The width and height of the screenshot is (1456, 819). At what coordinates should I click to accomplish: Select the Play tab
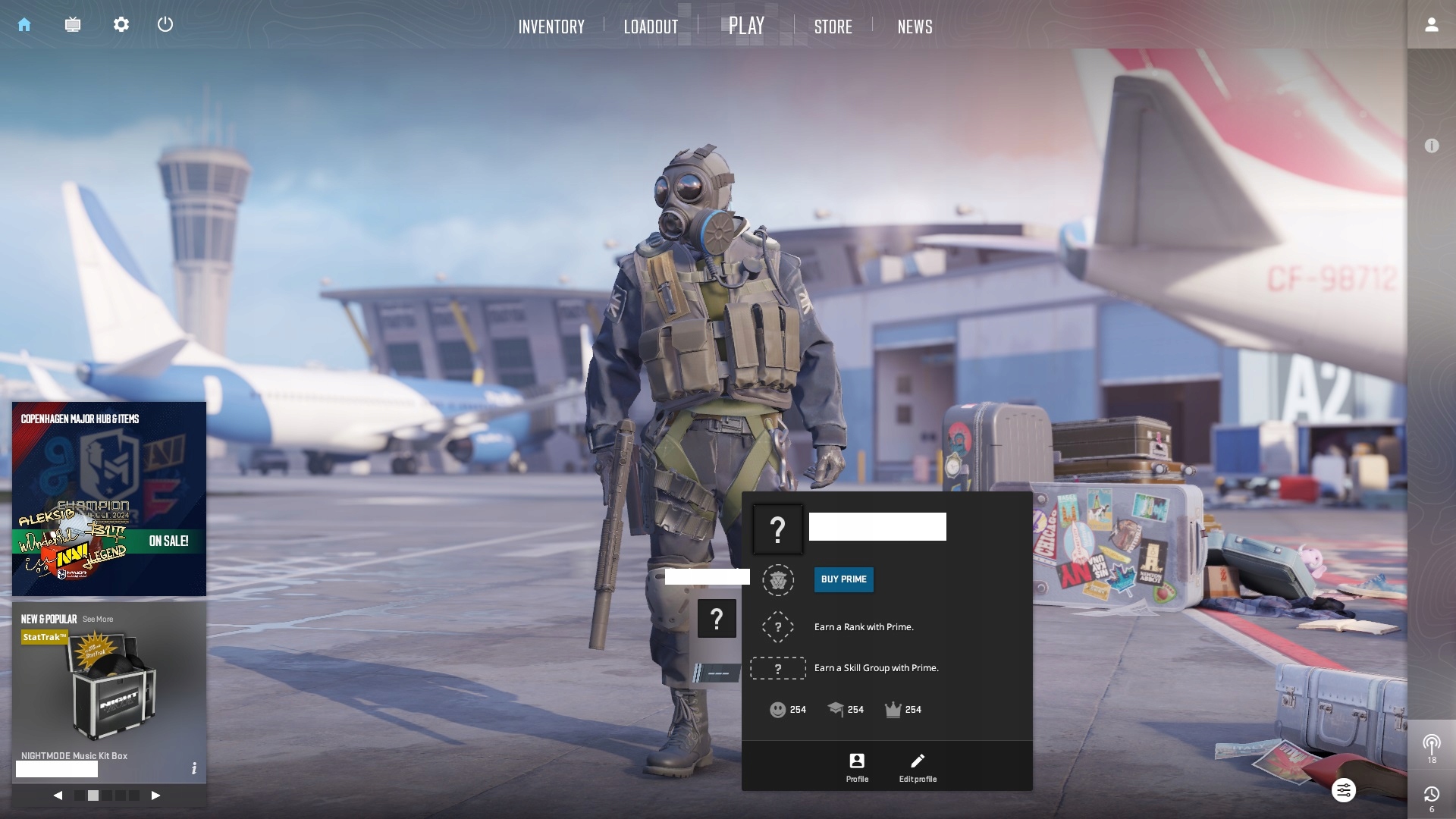[746, 27]
